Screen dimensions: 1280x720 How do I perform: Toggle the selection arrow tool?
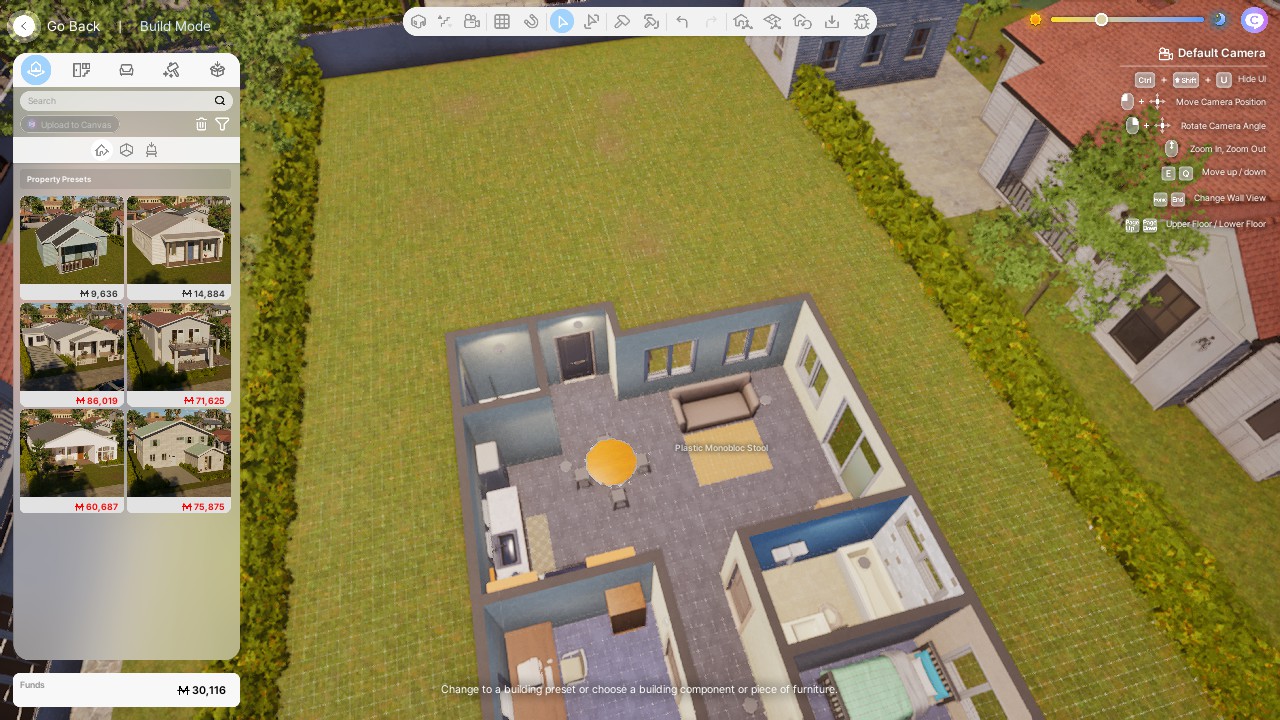(561, 20)
